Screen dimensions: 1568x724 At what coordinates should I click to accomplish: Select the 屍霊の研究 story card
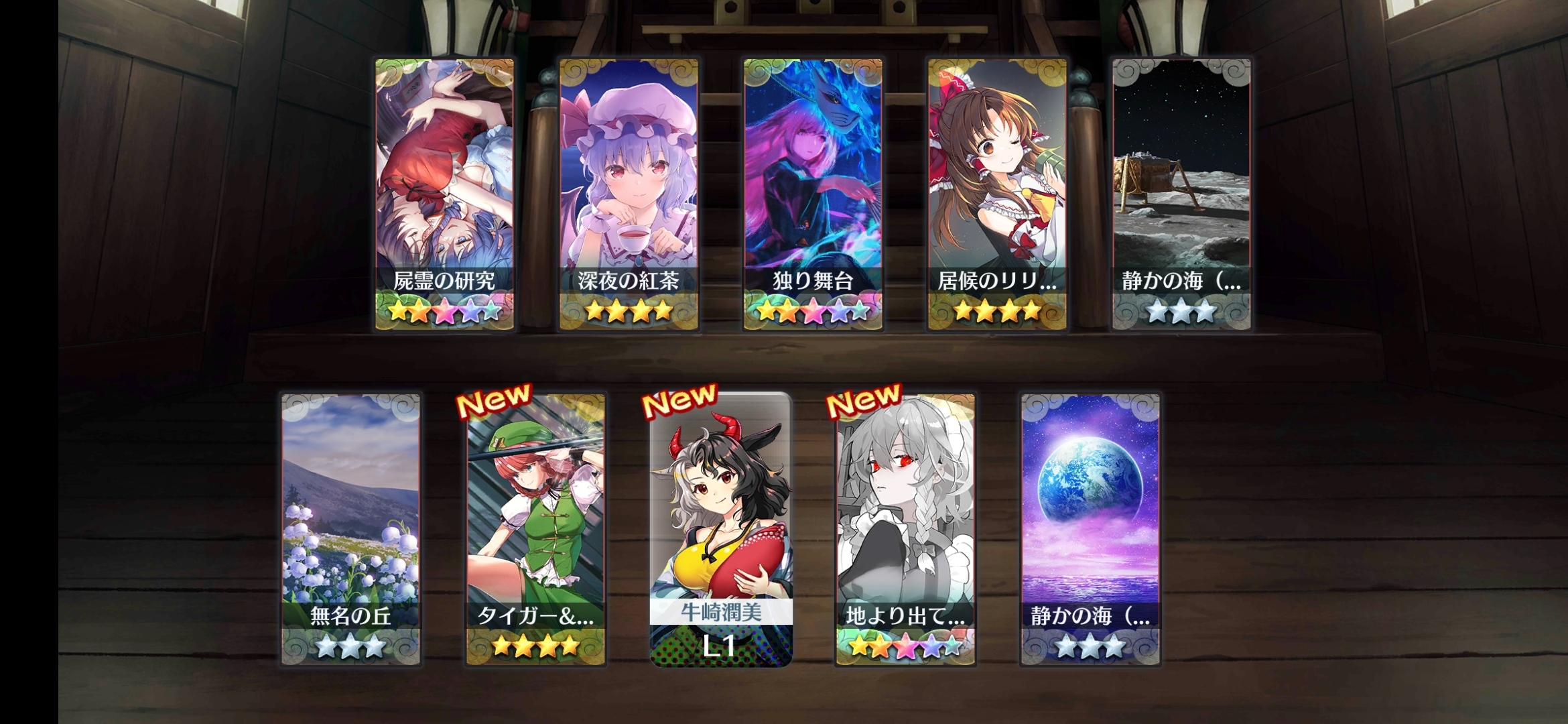(x=444, y=194)
